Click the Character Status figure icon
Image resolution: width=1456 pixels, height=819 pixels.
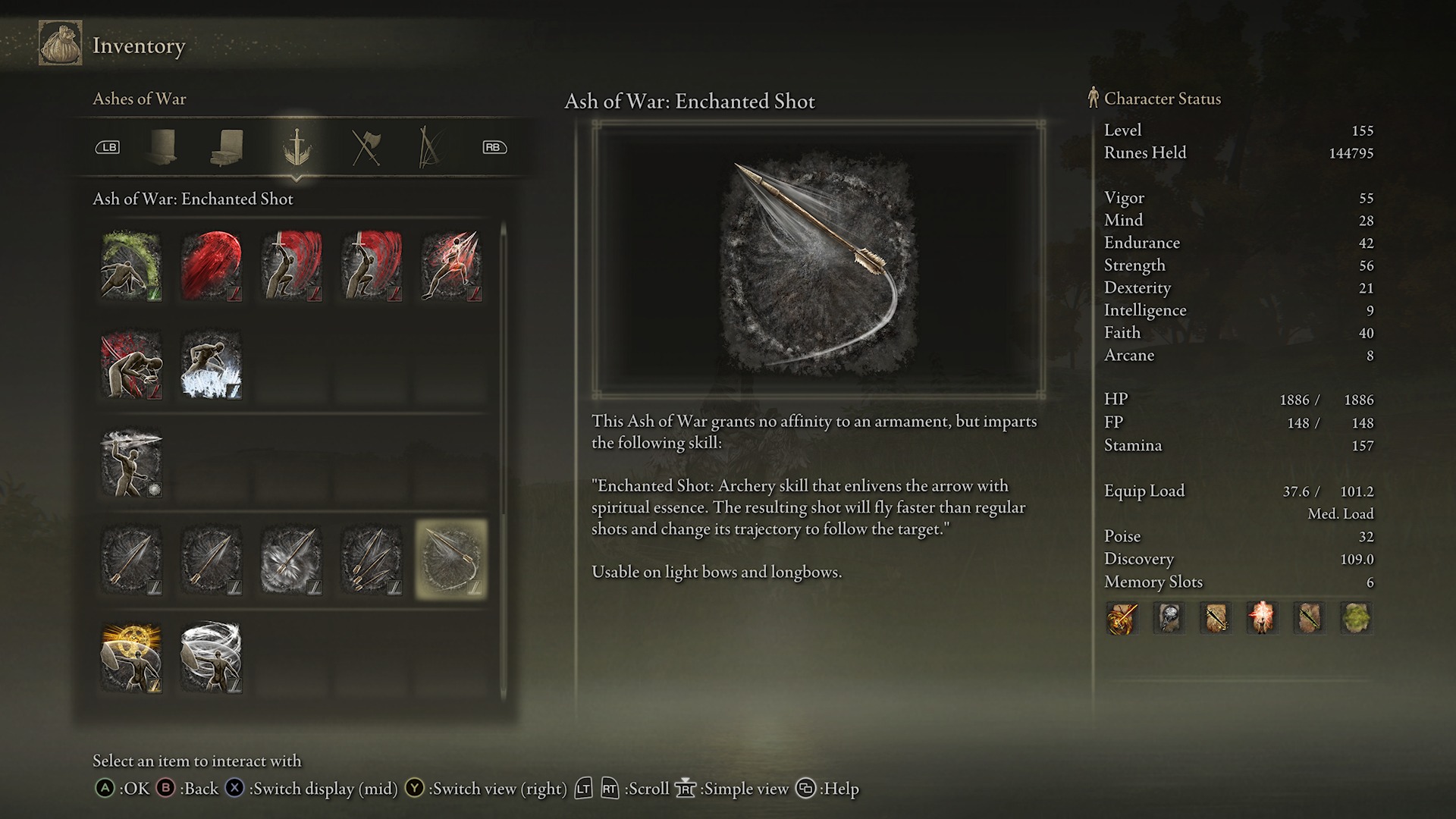[x=1092, y=98]
